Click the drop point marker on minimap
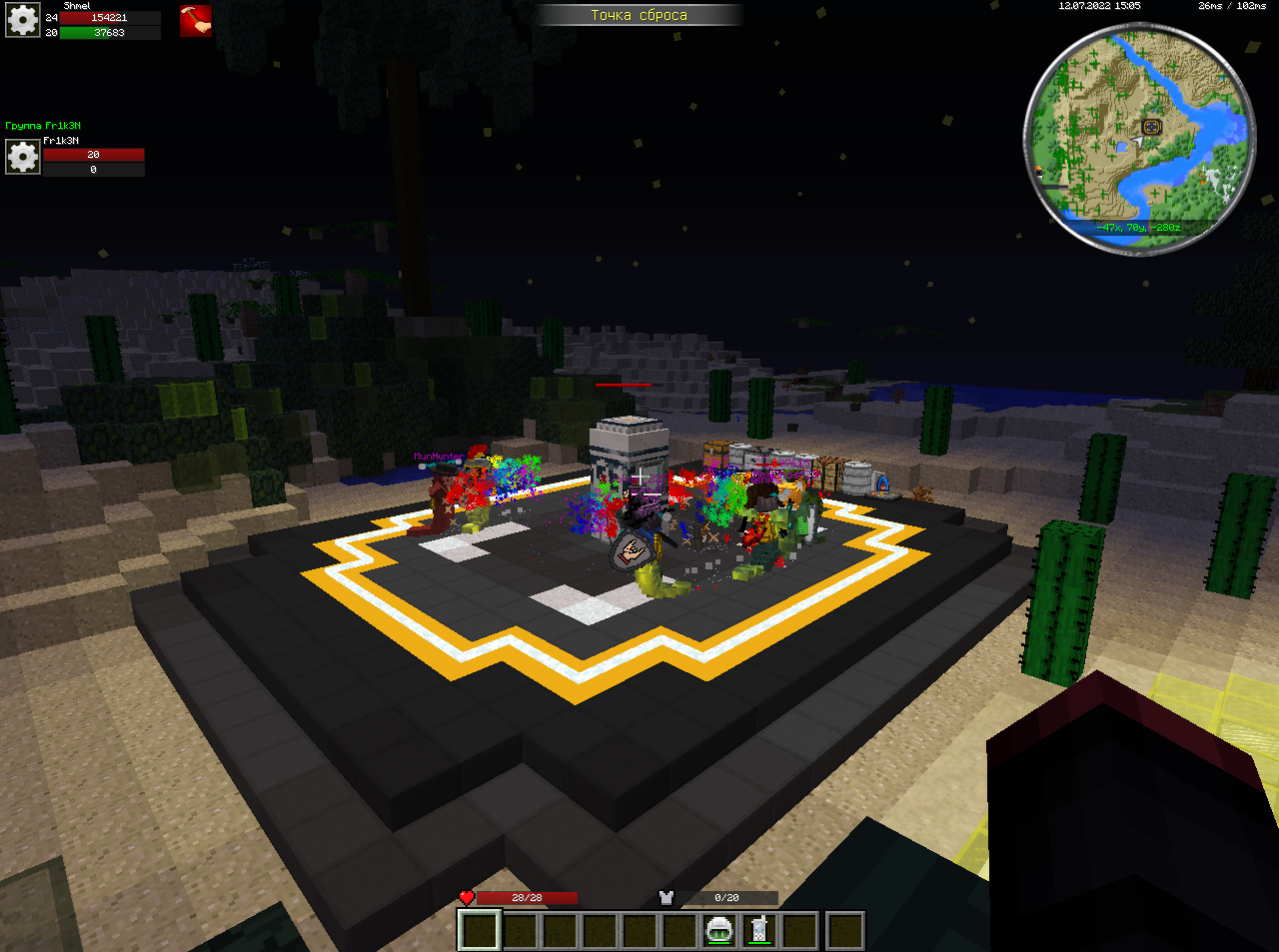The width and height of the screenshot is (1279, 952). point(1151,127)
